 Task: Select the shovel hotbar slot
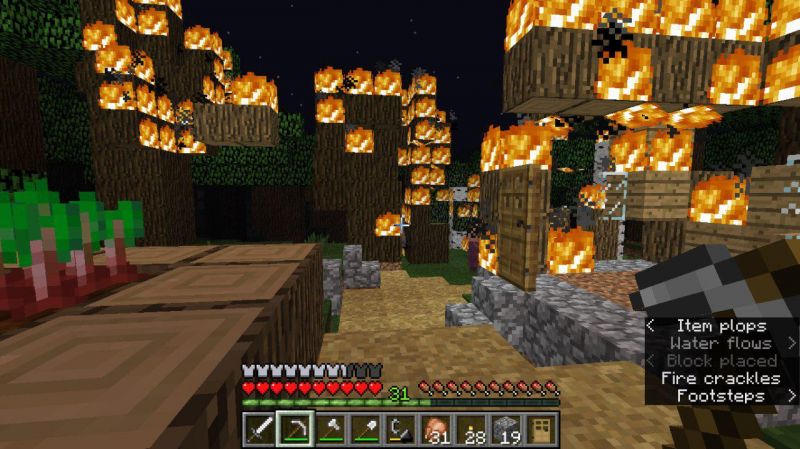pos(365,429)
